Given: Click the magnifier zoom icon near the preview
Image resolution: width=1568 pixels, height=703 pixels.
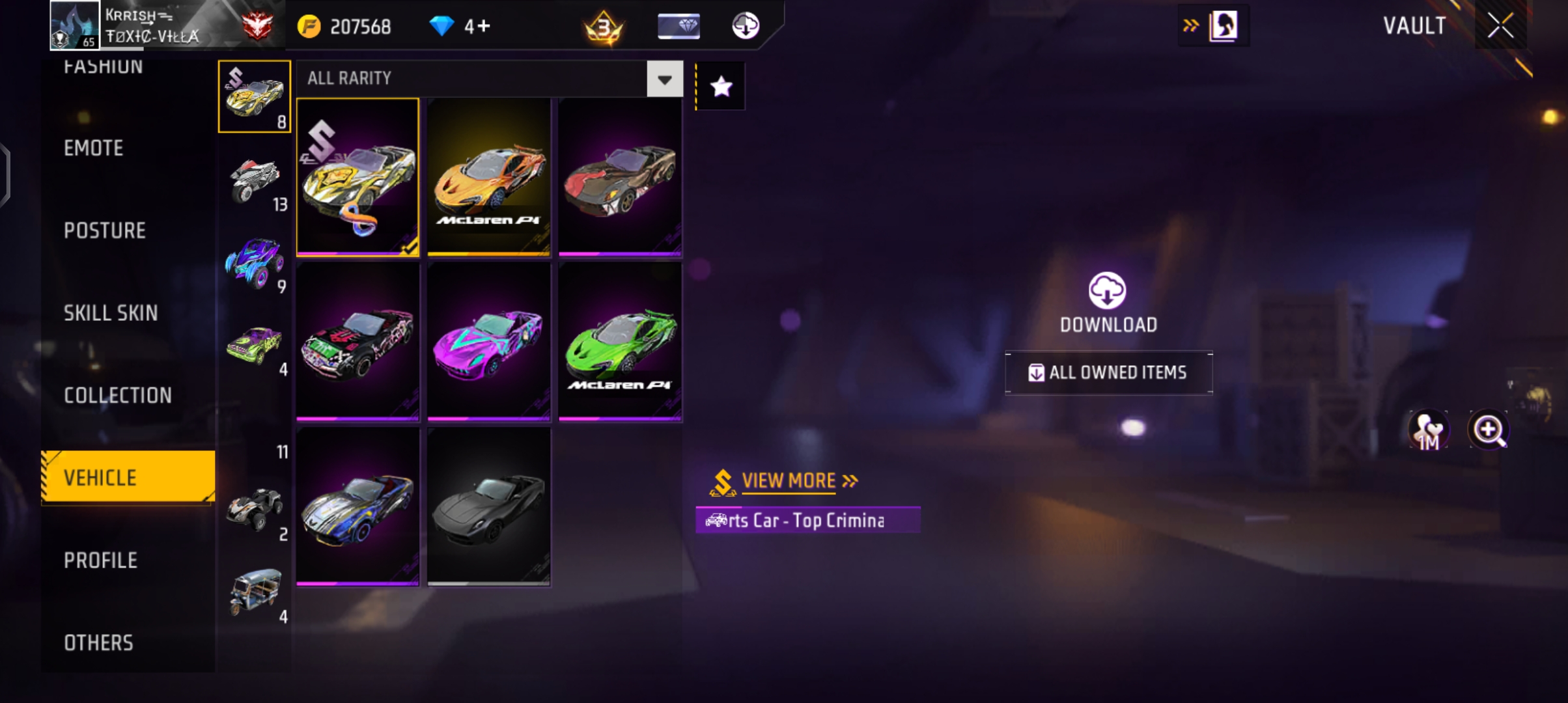Looking at the screenshot, I should click(1490, 430).
